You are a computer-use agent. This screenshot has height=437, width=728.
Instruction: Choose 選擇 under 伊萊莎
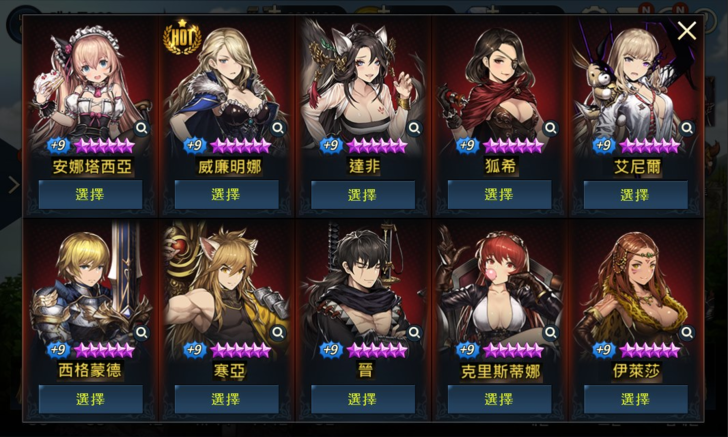[x=635, y=399]
